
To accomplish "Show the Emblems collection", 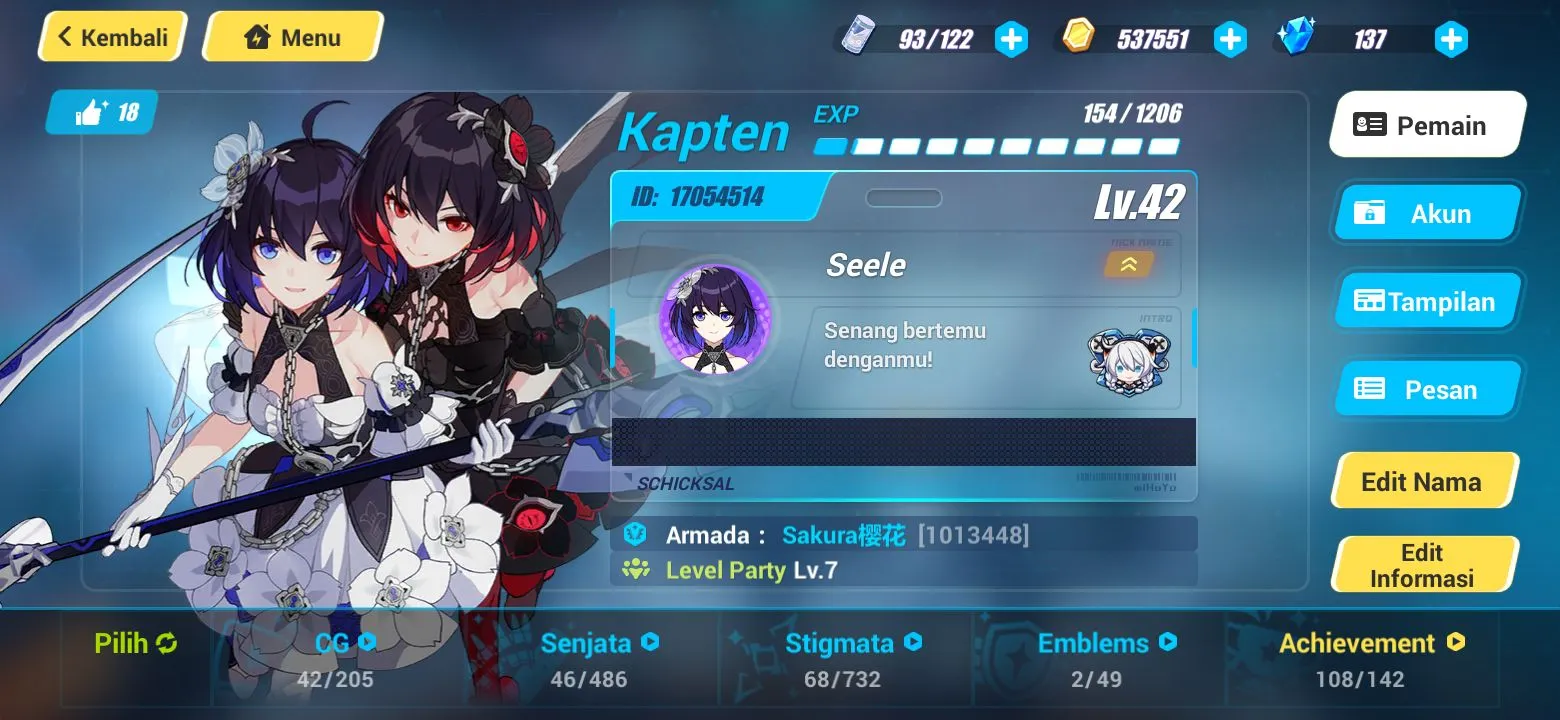I will (x=1106, y=643).
